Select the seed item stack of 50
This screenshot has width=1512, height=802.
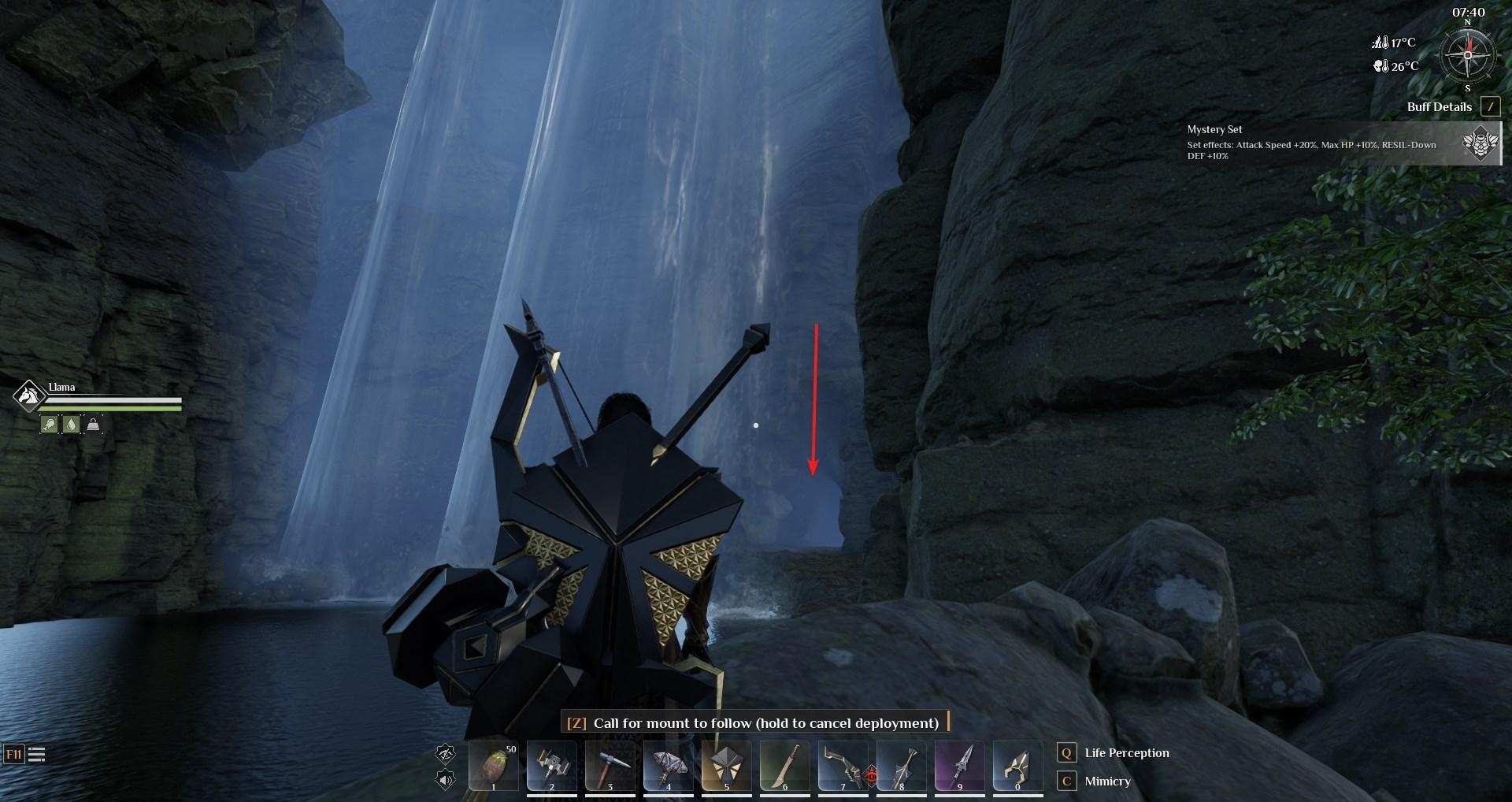pos(494,766)
